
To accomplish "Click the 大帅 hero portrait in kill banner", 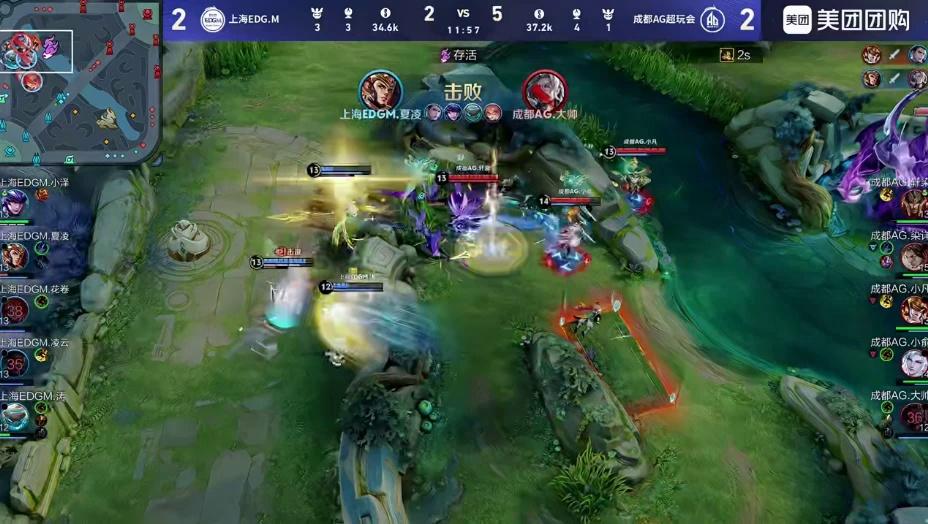I will coord(544,91).
